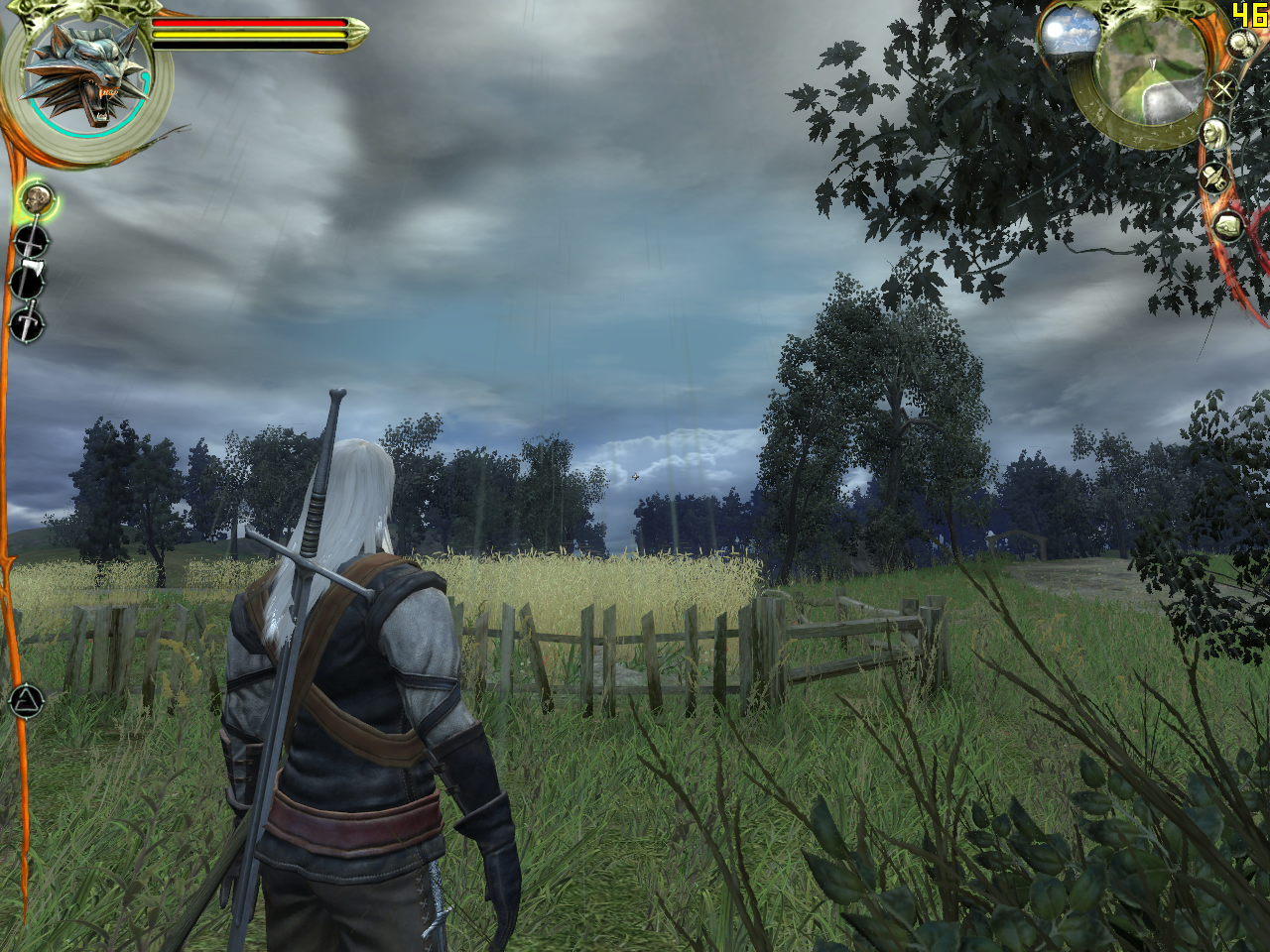The width and height of the screenshot is (1270, 952).
Task: Click the clenched fist icon
Action: click(x=1228, y=225)
